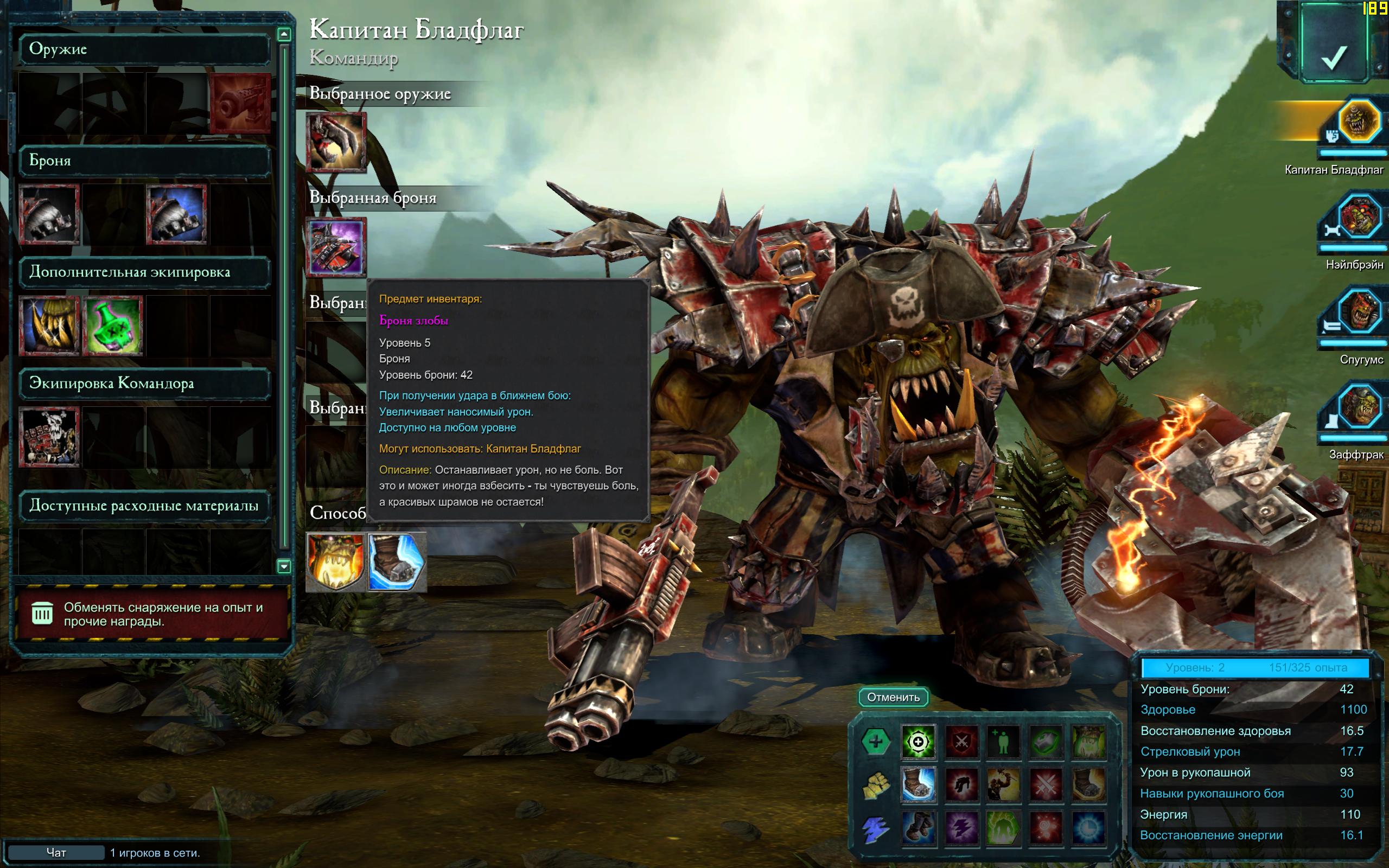1389x868 pixels.
Task: Select the armor piece with blue glow
Action: (177, 214)
